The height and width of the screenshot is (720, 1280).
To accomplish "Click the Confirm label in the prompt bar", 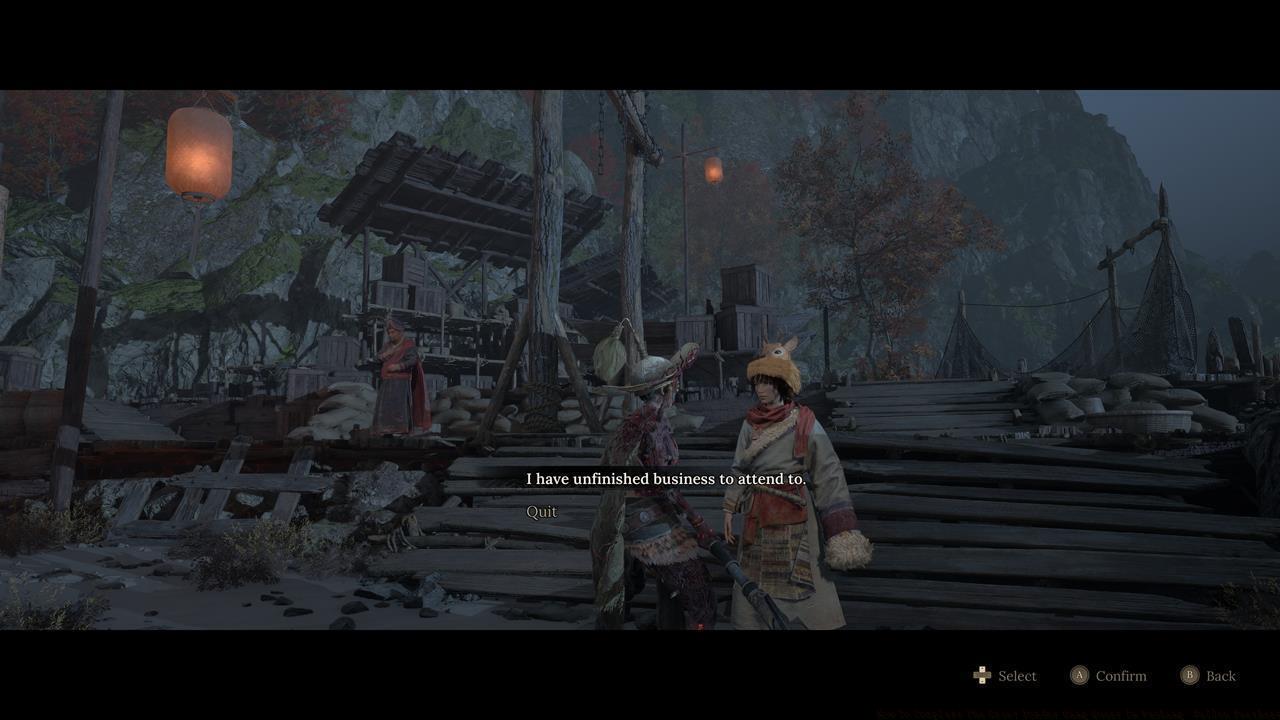I will coord(1122,675).
